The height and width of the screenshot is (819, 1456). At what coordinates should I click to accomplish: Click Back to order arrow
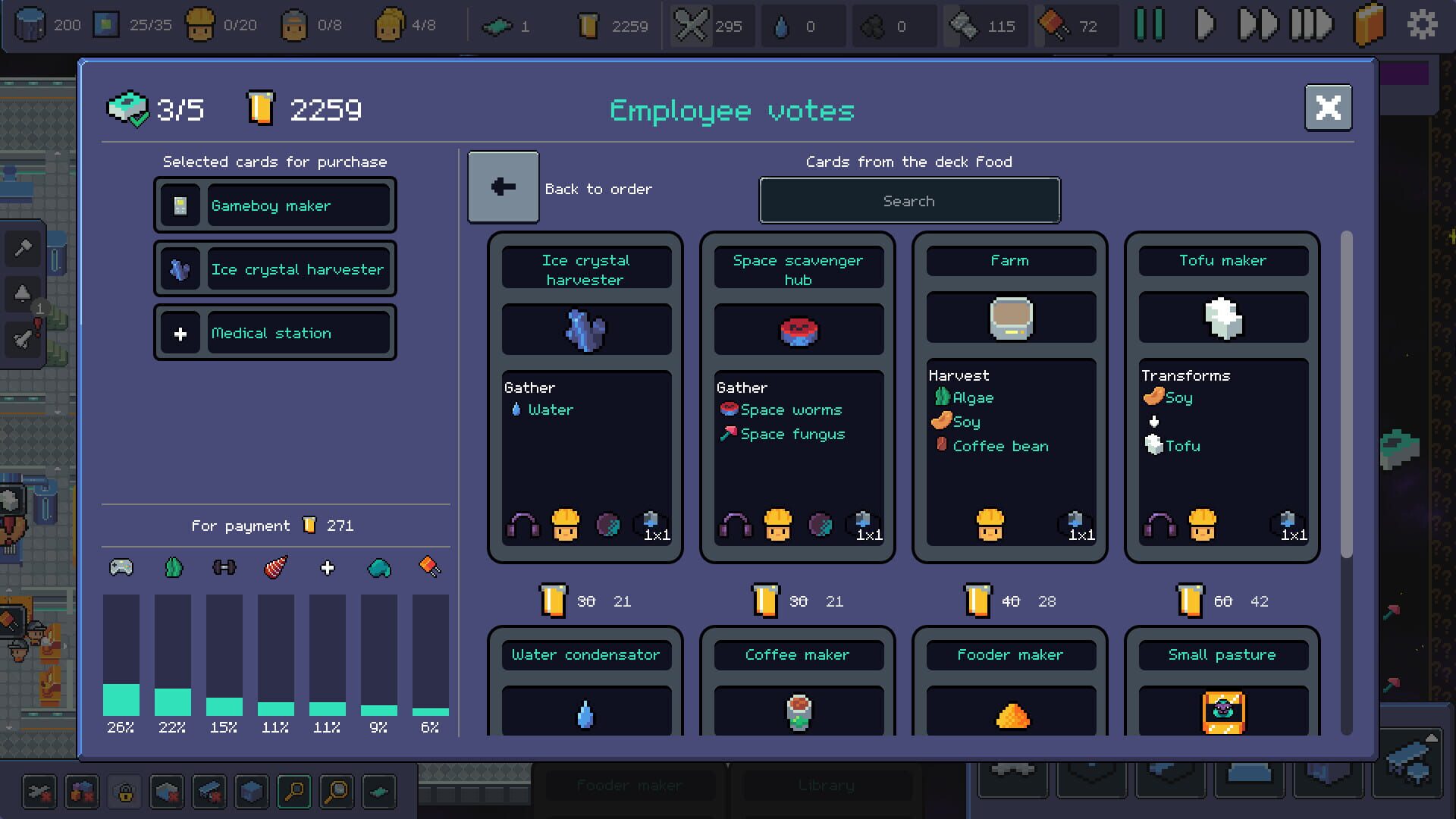[503, 187]
